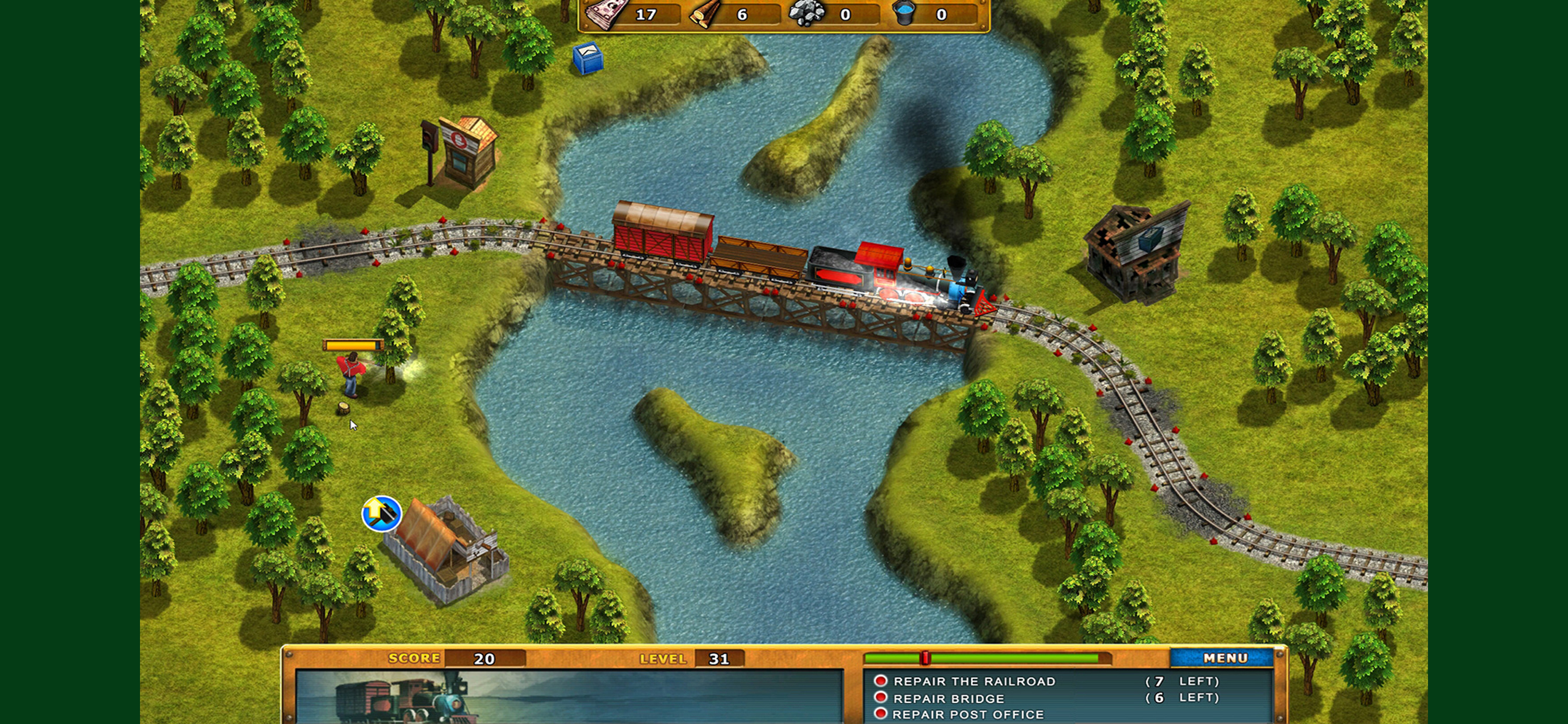Select the Repair Bridge objective

coord(949,698)
